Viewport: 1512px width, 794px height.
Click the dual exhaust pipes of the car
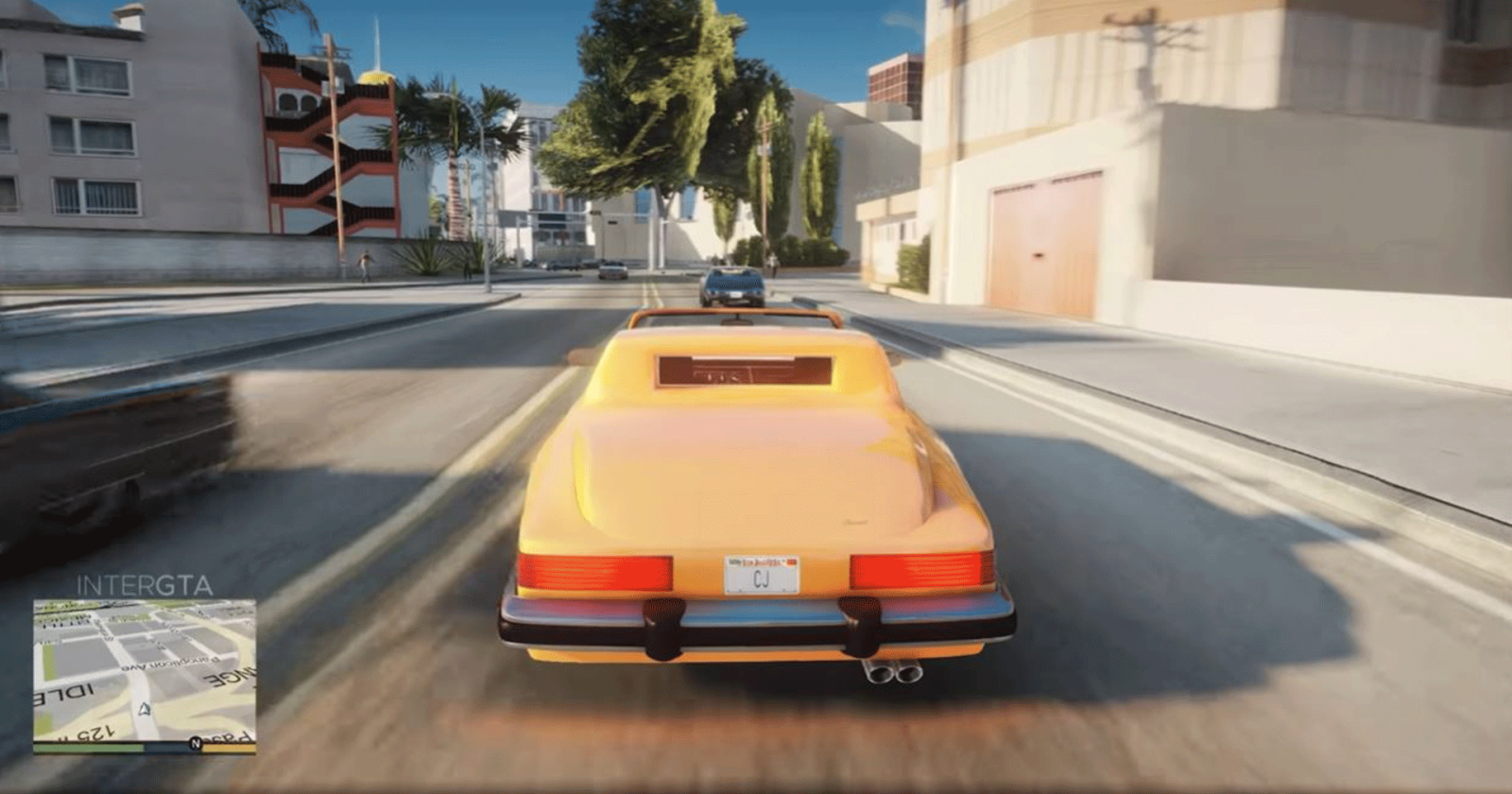pos(893,676)
